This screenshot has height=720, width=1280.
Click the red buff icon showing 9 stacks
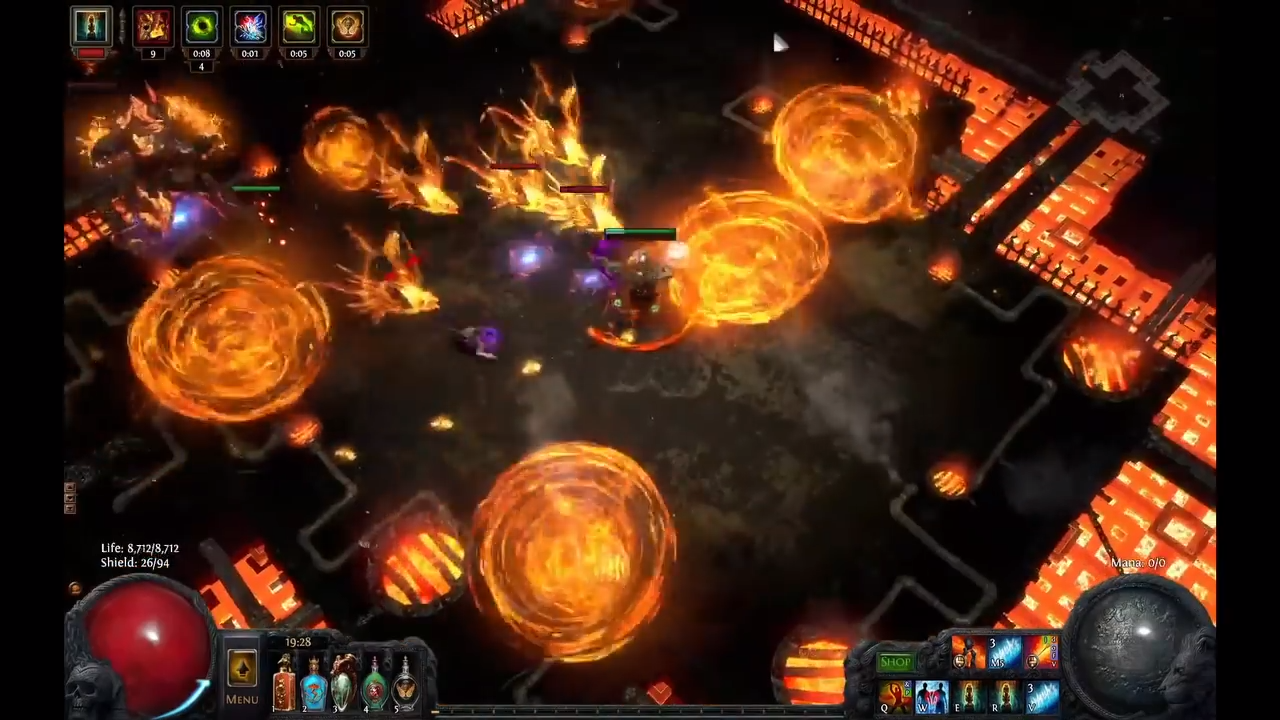tap(152, 26)
